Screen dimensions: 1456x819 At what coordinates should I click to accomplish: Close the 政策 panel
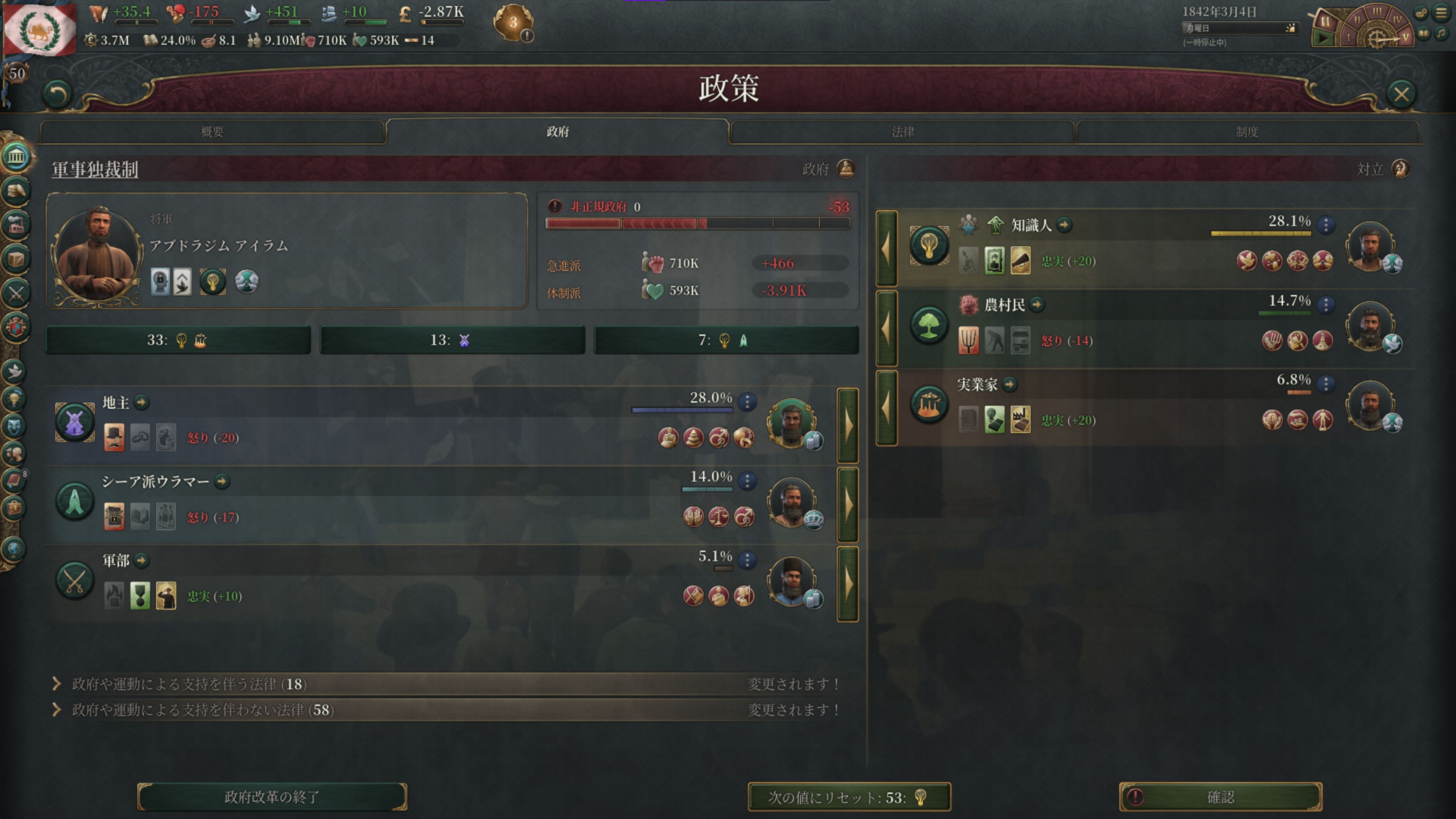tap(1401, 94)
